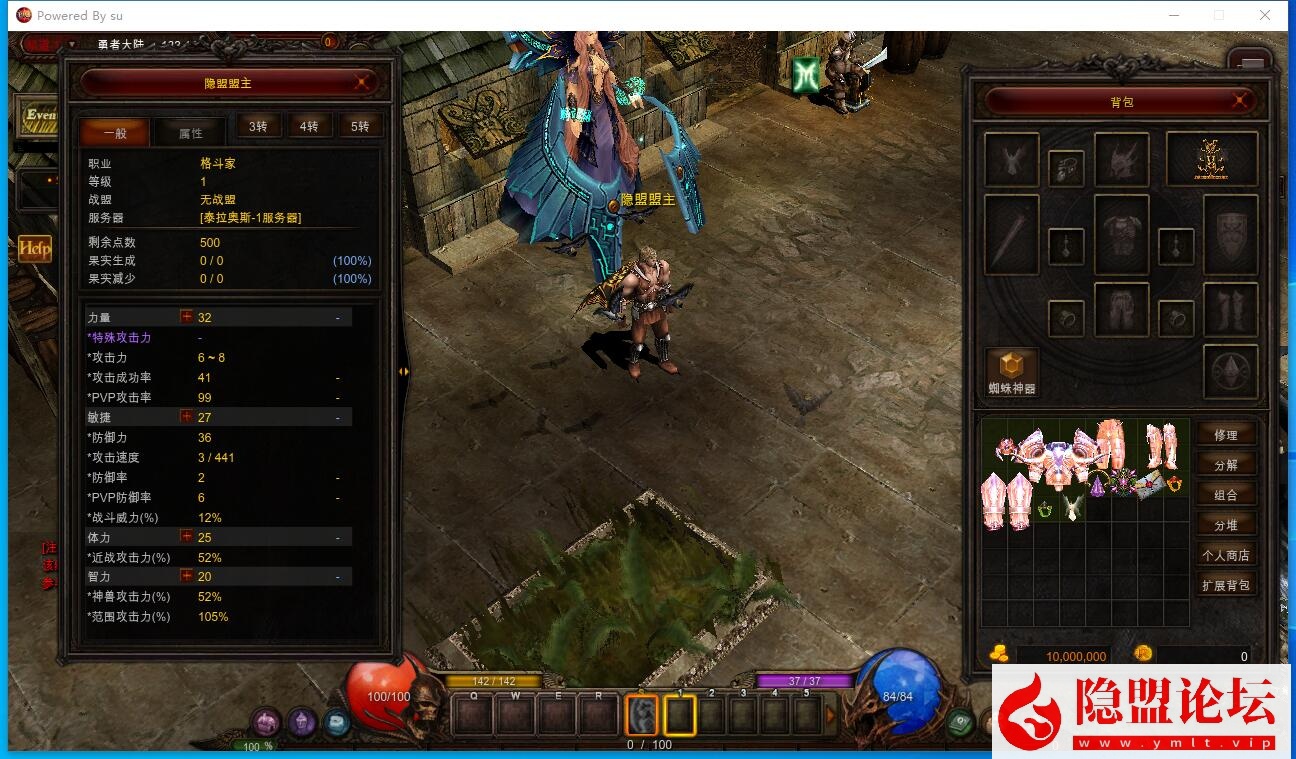This screenshot has height=759, width=1296.
Task: Add a point to 力量
Action: click(x=186, y=317)
